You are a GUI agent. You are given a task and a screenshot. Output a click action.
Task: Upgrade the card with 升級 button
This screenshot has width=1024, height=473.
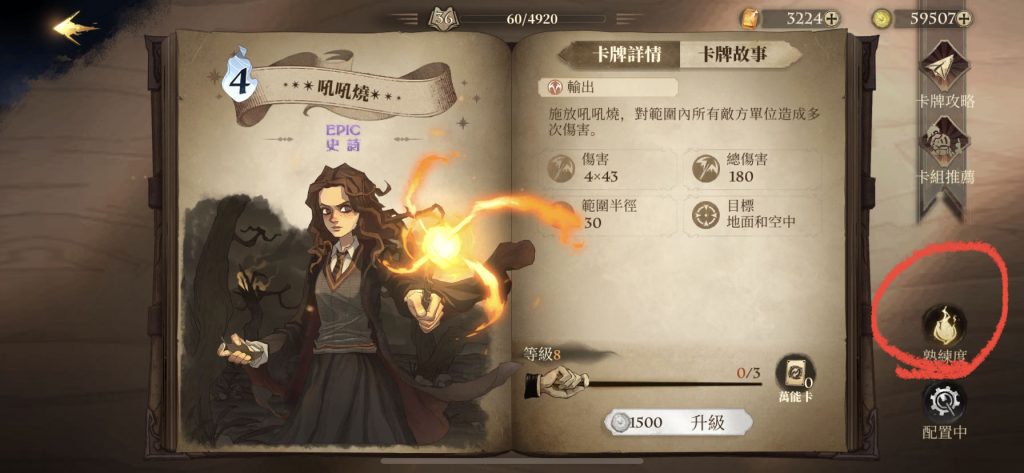680,422
